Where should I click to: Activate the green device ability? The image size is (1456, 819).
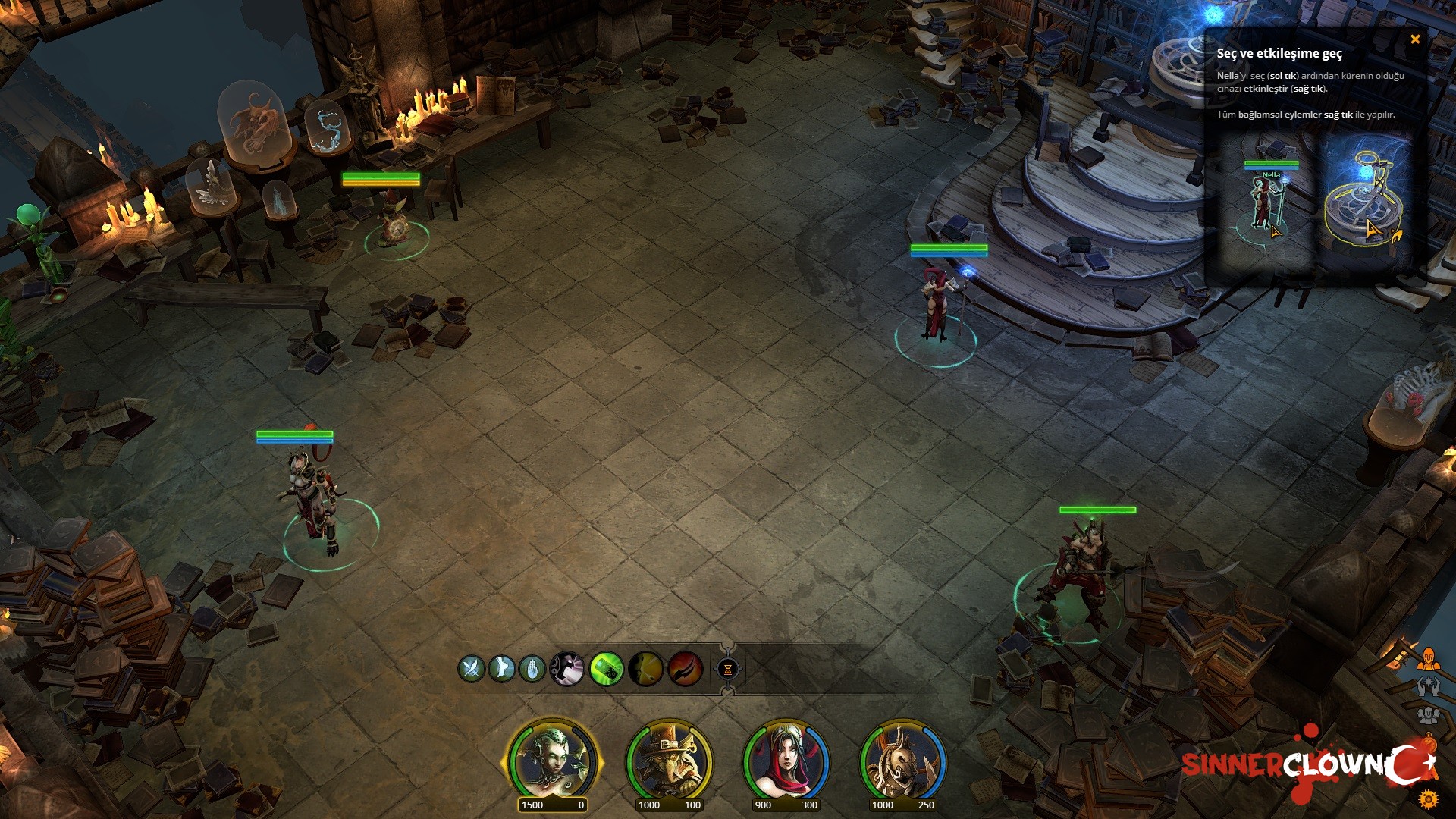point(607,669)
